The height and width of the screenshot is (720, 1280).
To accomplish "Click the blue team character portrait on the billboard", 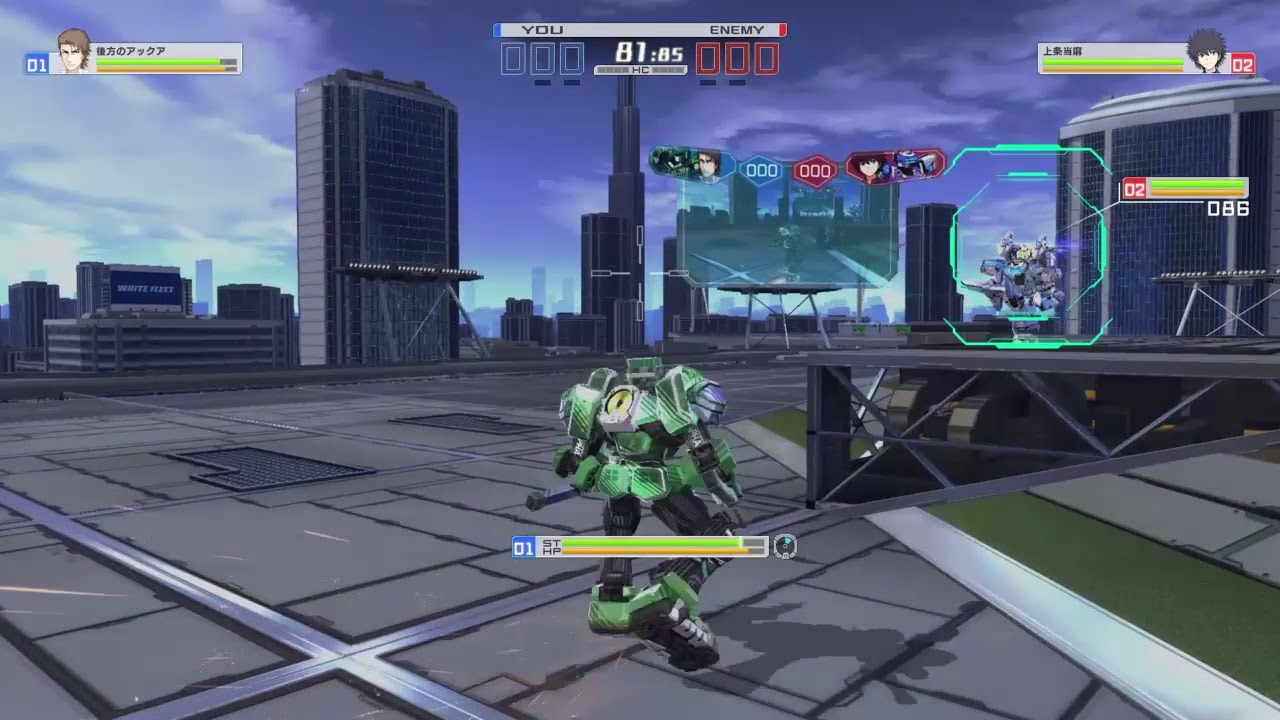I will tap(707, 166).
